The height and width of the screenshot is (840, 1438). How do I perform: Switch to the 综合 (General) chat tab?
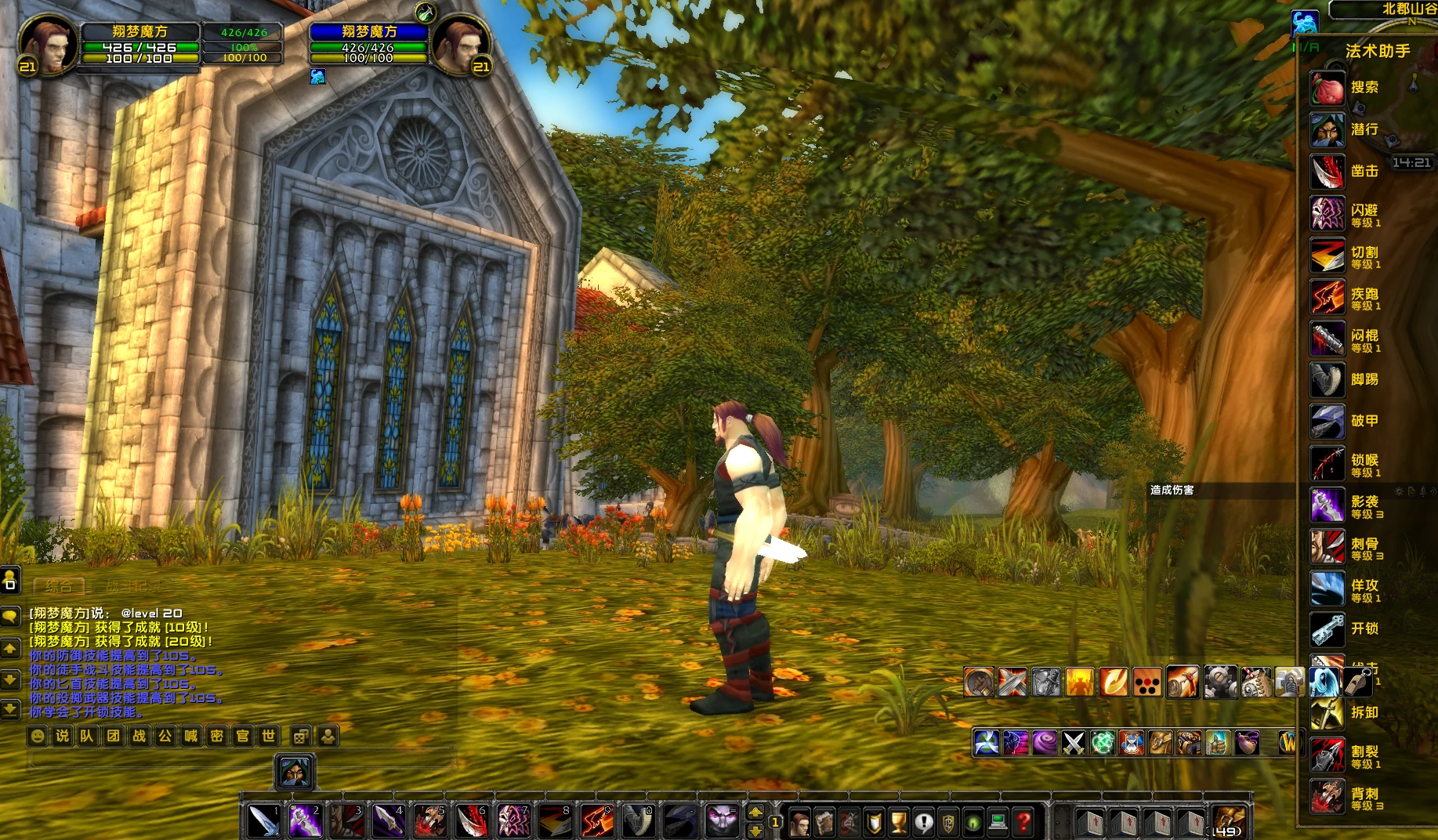coord(59,586)
